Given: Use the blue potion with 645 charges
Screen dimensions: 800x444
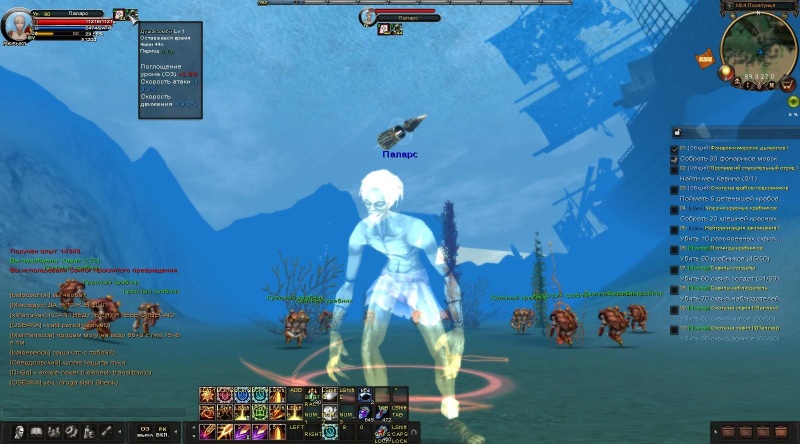Looking at the screenshot, I should pos(365,412).
